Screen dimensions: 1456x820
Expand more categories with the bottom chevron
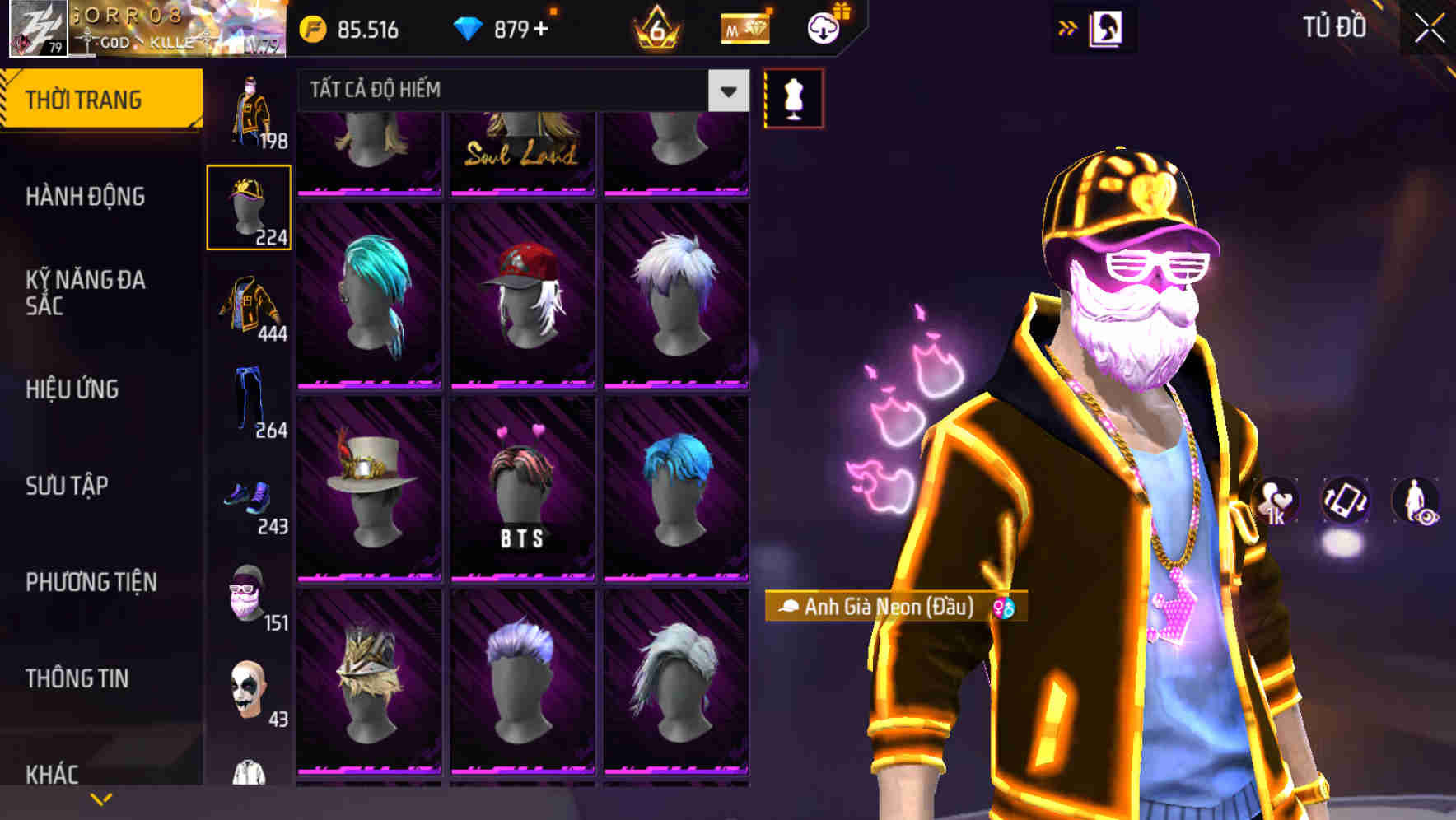coord(100,798)
